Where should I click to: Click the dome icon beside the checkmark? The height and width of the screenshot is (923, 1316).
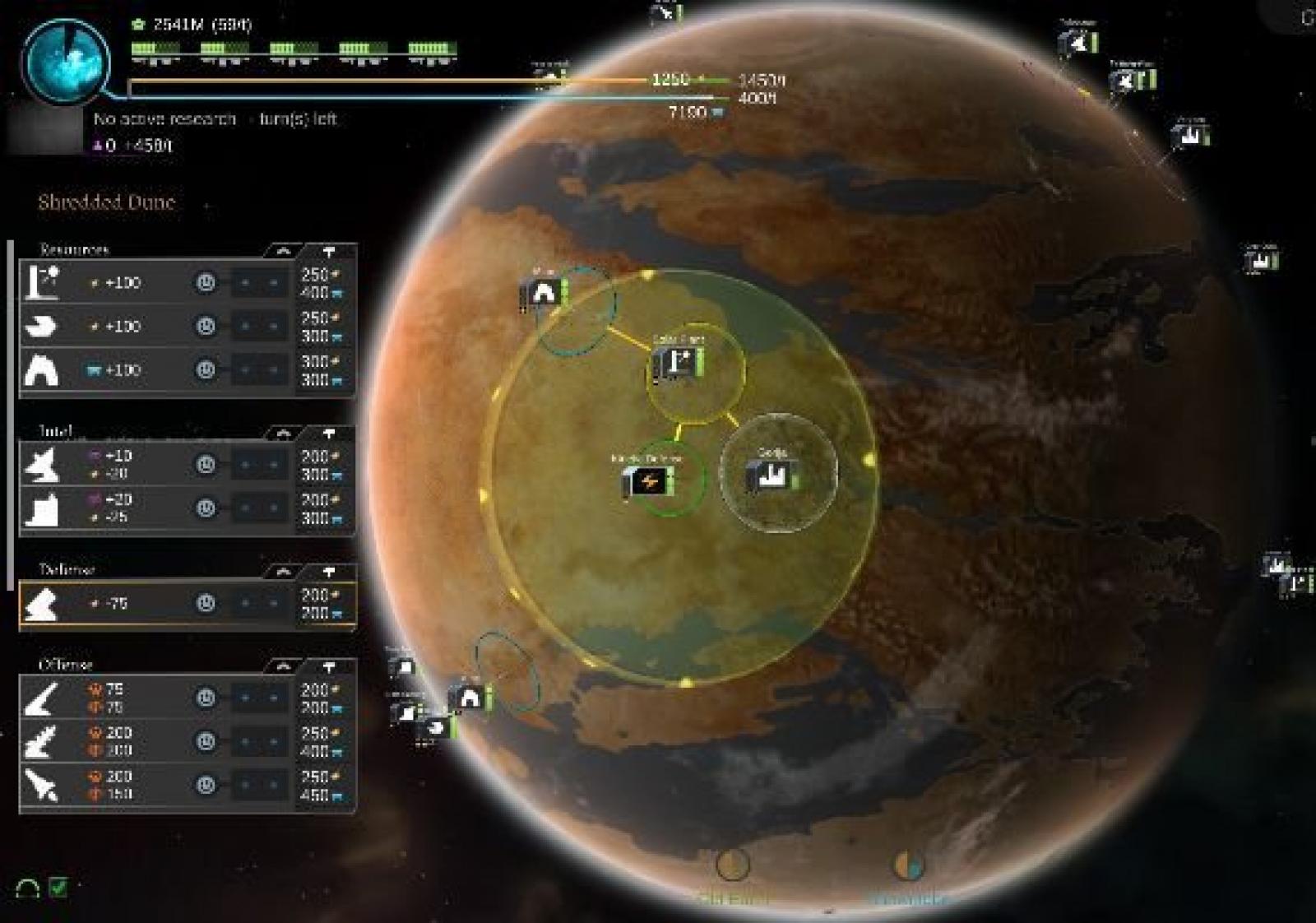pyautogui.click(x=28, y=888)
